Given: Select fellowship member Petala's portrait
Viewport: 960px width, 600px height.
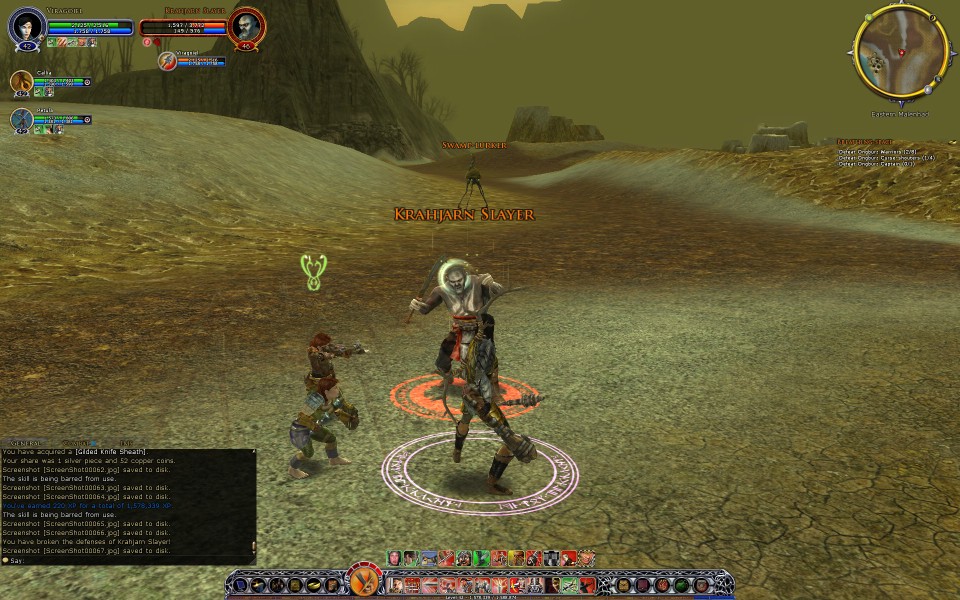Looking at the screenshot, I should [x=21, y=120].
